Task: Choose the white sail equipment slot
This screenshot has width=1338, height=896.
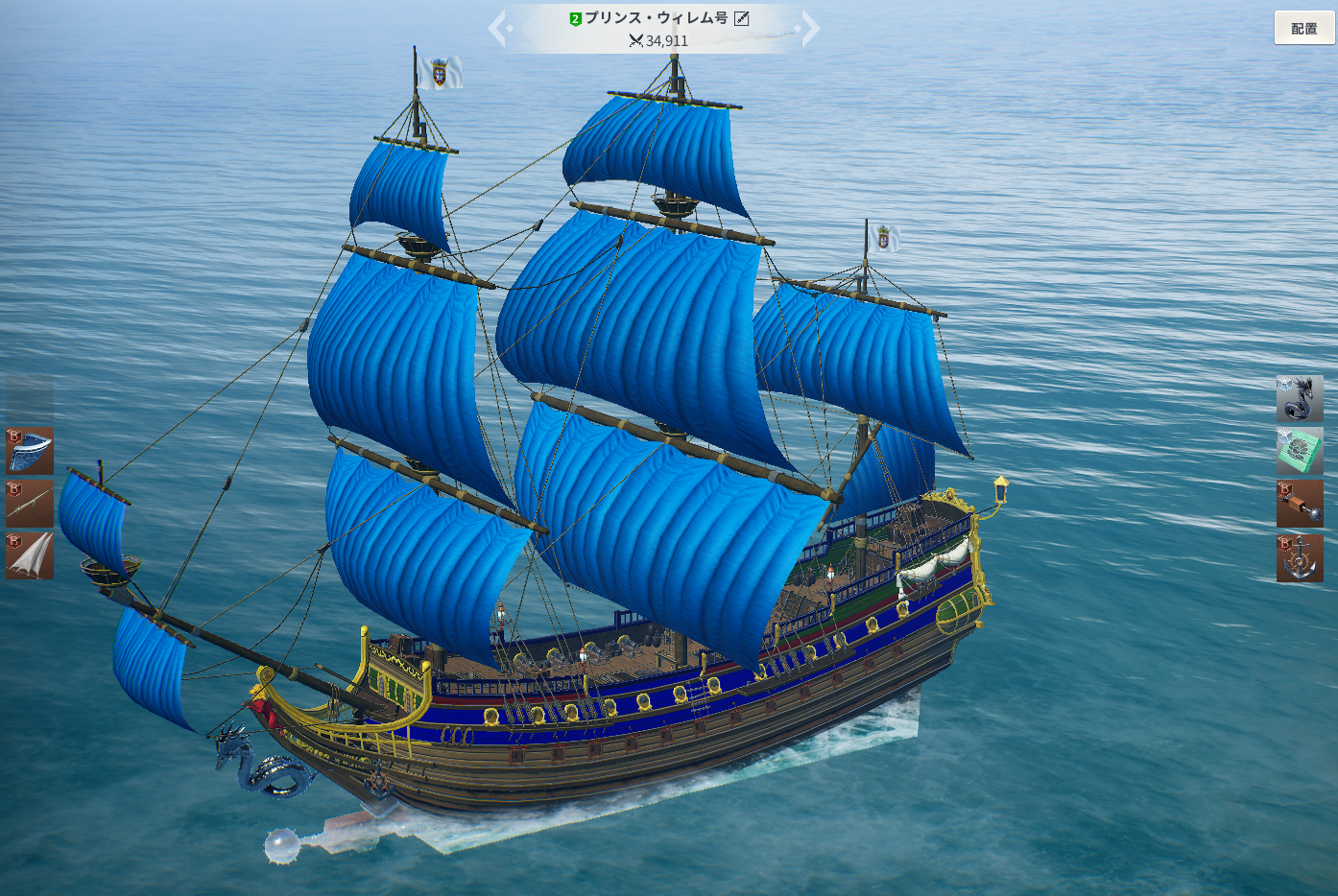Action: 30,556
